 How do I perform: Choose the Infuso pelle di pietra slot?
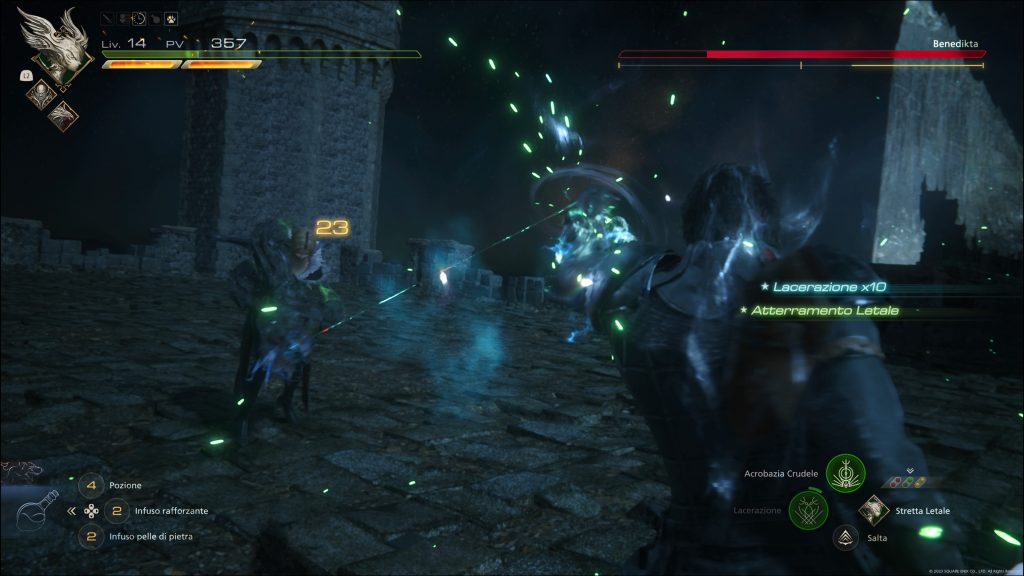(x=91, y=536)
